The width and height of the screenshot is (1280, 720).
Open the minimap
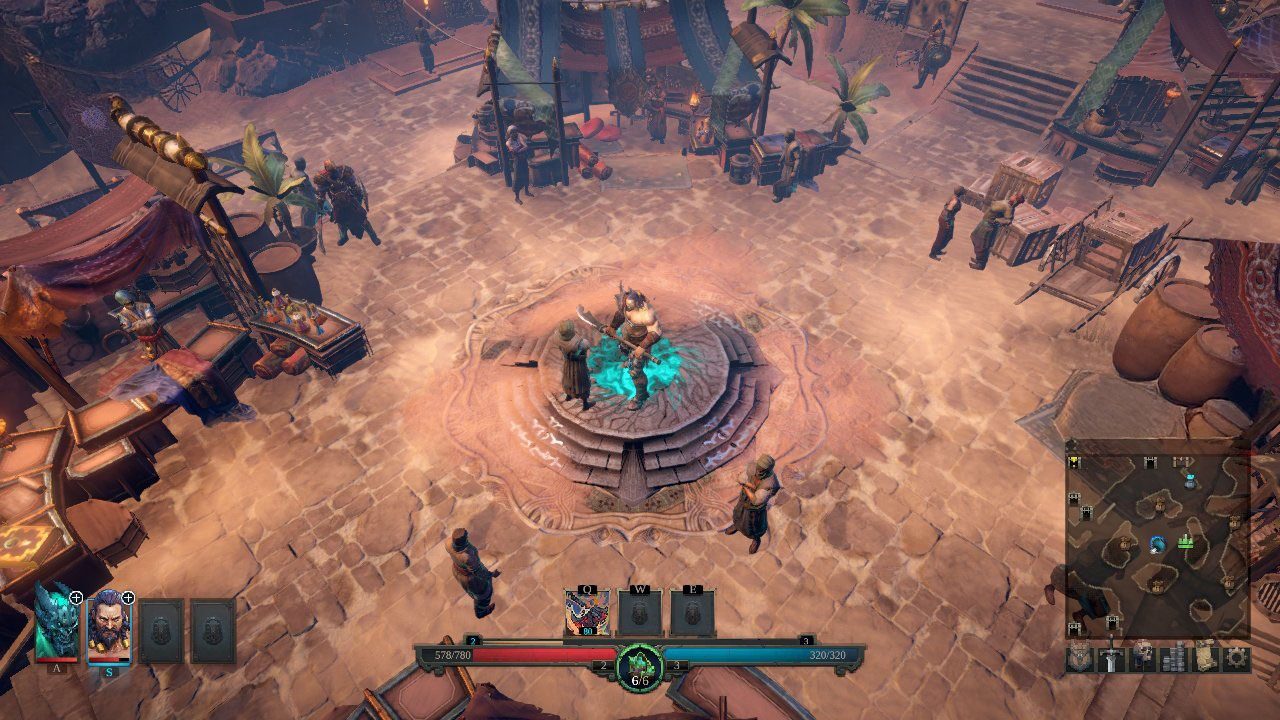tap(1157, 540)
